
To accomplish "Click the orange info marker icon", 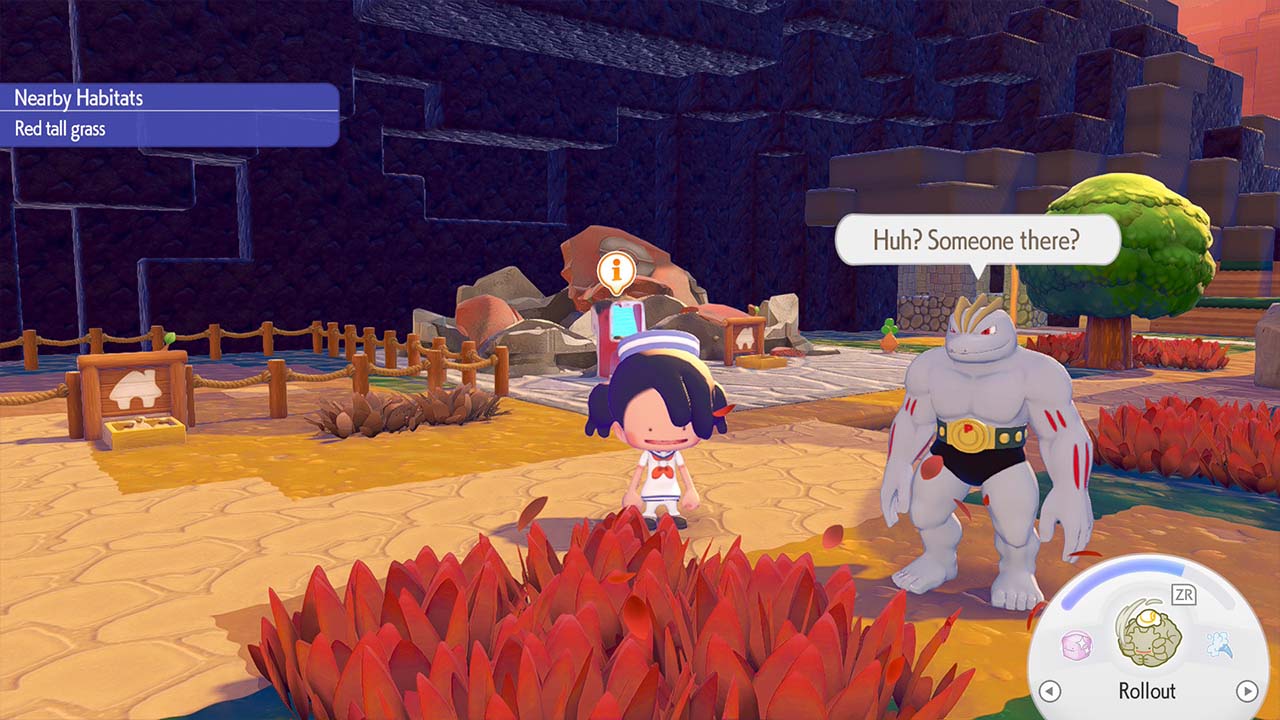I will click(x=617, y=270).
